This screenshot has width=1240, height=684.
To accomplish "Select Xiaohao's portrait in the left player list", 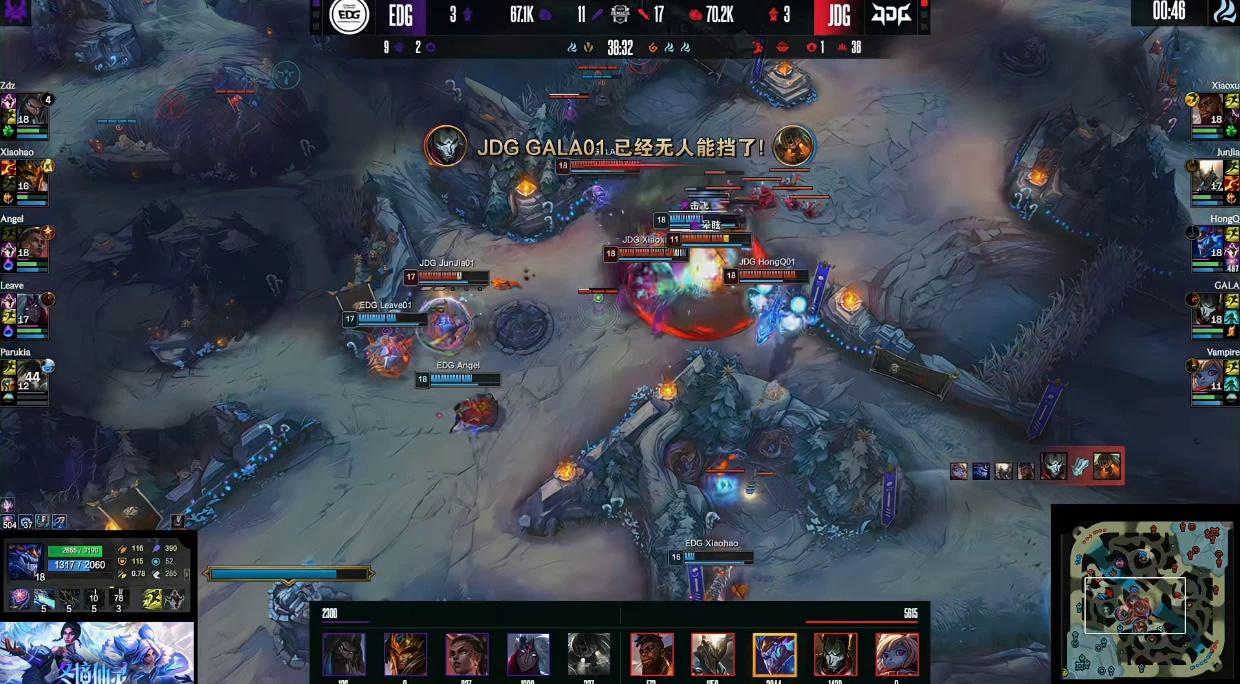I will (x=32, y=176).
